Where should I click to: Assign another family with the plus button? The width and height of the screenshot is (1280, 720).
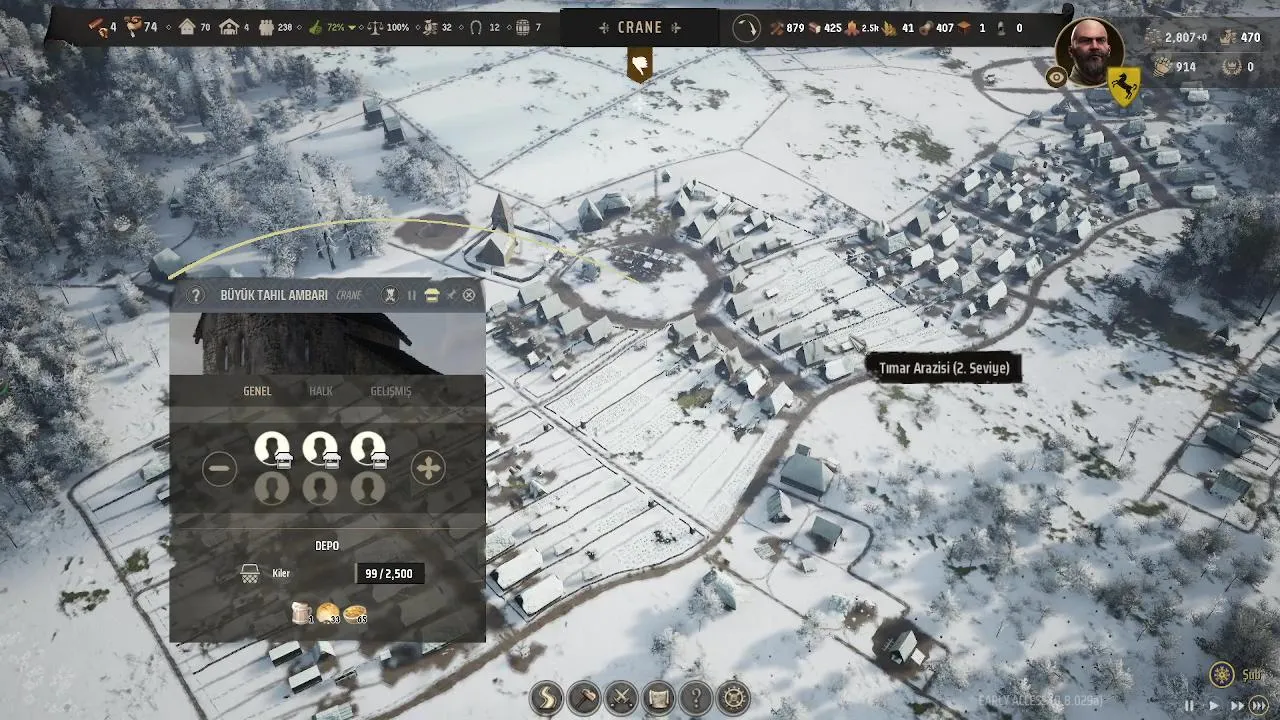pos(428,468)
